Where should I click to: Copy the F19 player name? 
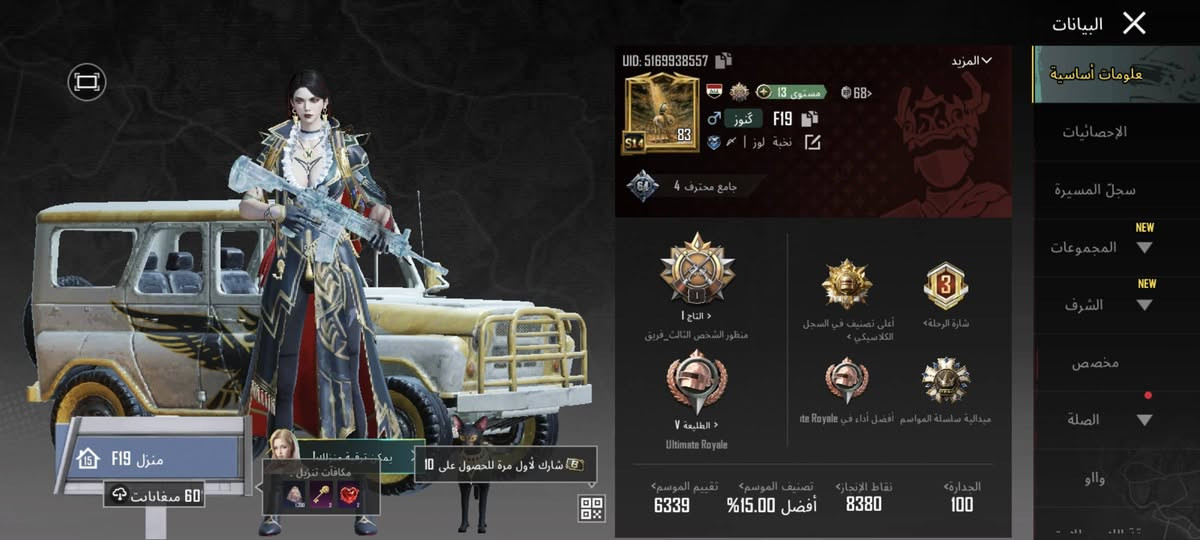(813, 118)
